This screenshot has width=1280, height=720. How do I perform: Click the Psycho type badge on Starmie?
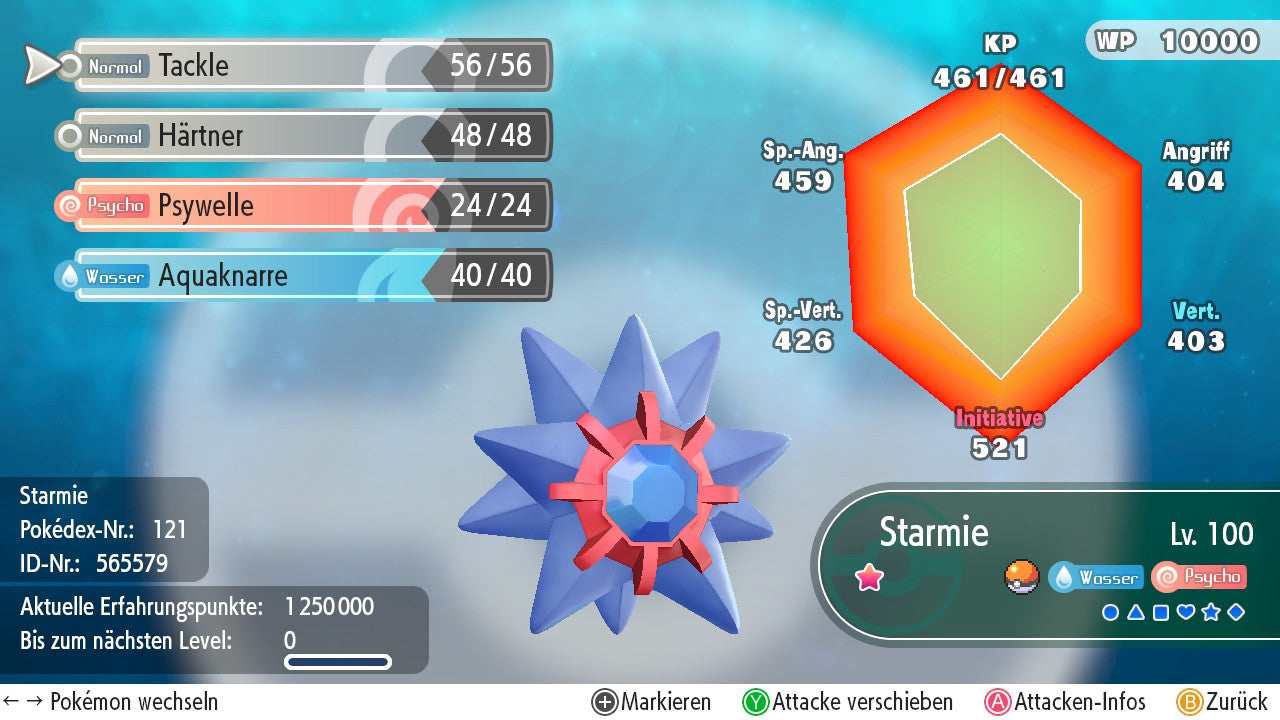[1198, 577]
